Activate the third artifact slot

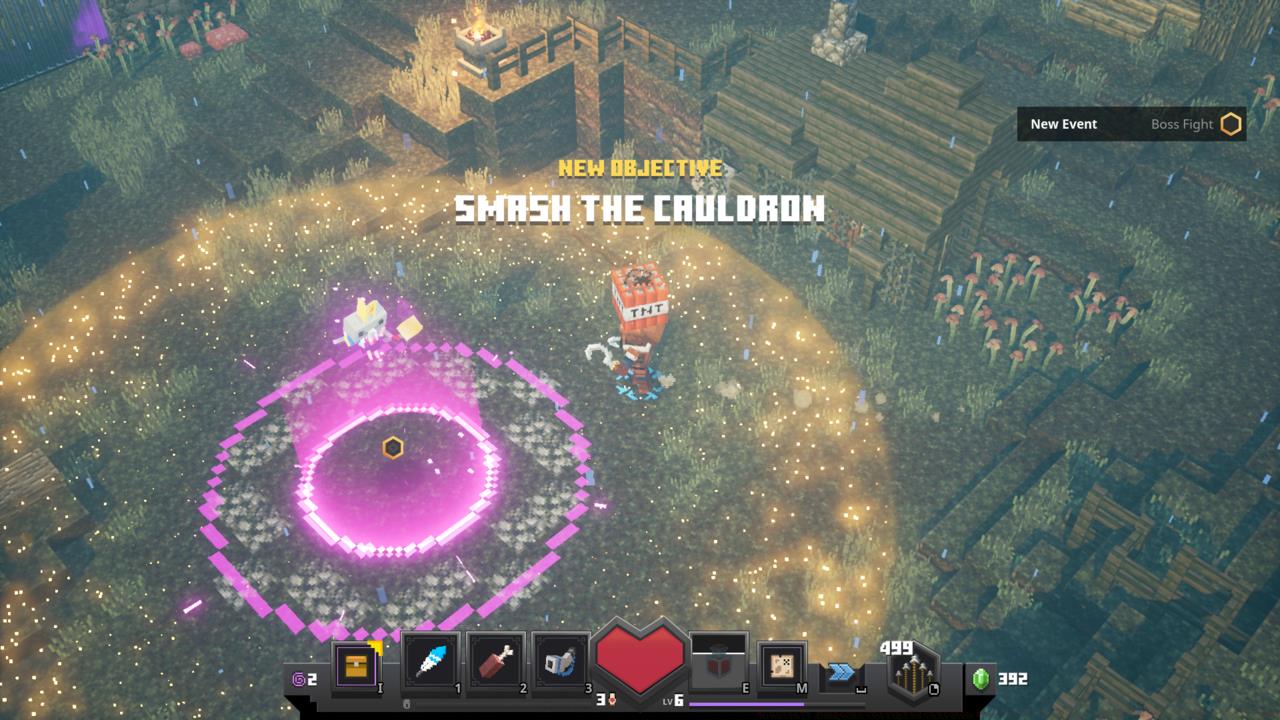pyautogui.click(x=561, y=662)
